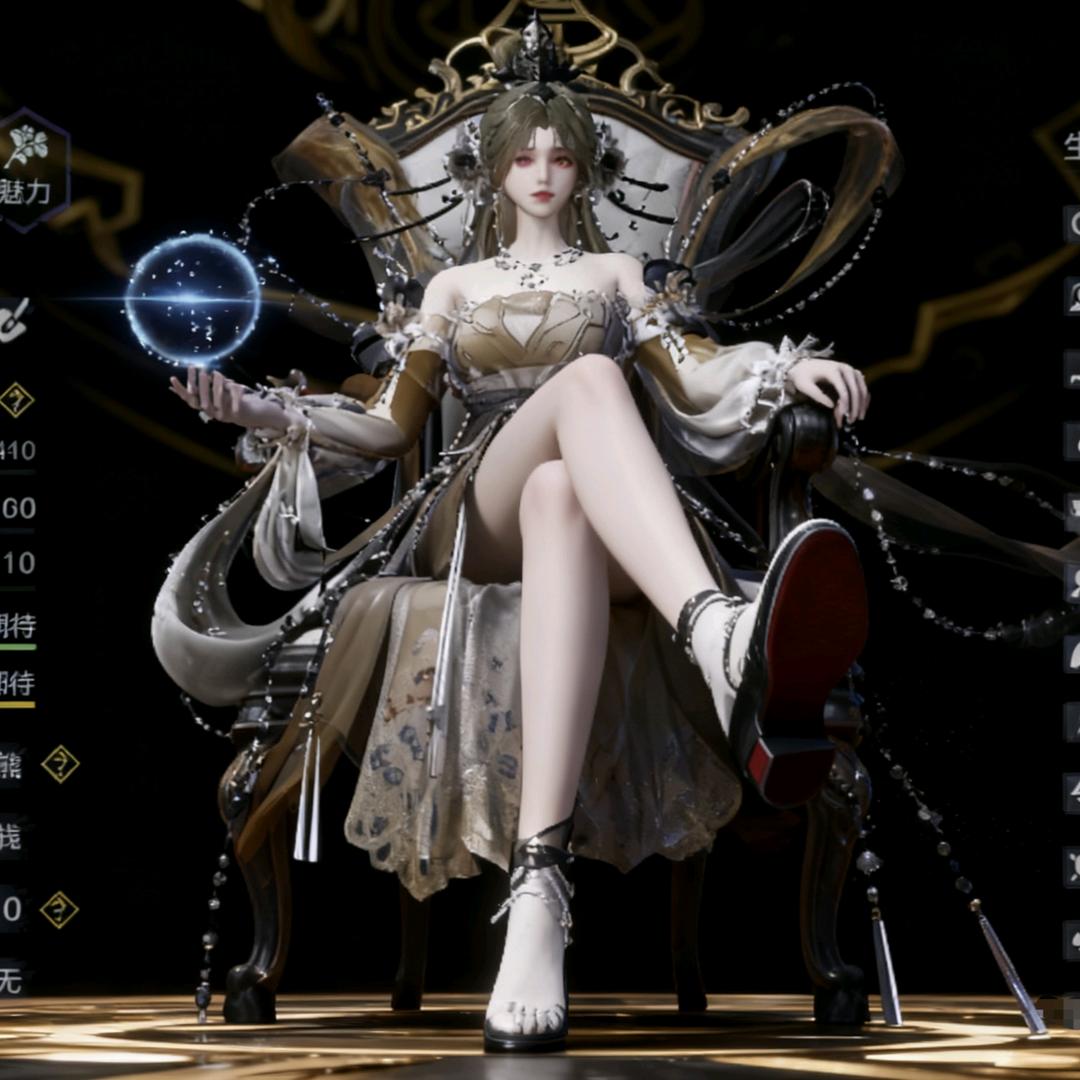
Task: Open the question-mark help diamond above 410
Action: click(x=16, y=400)
